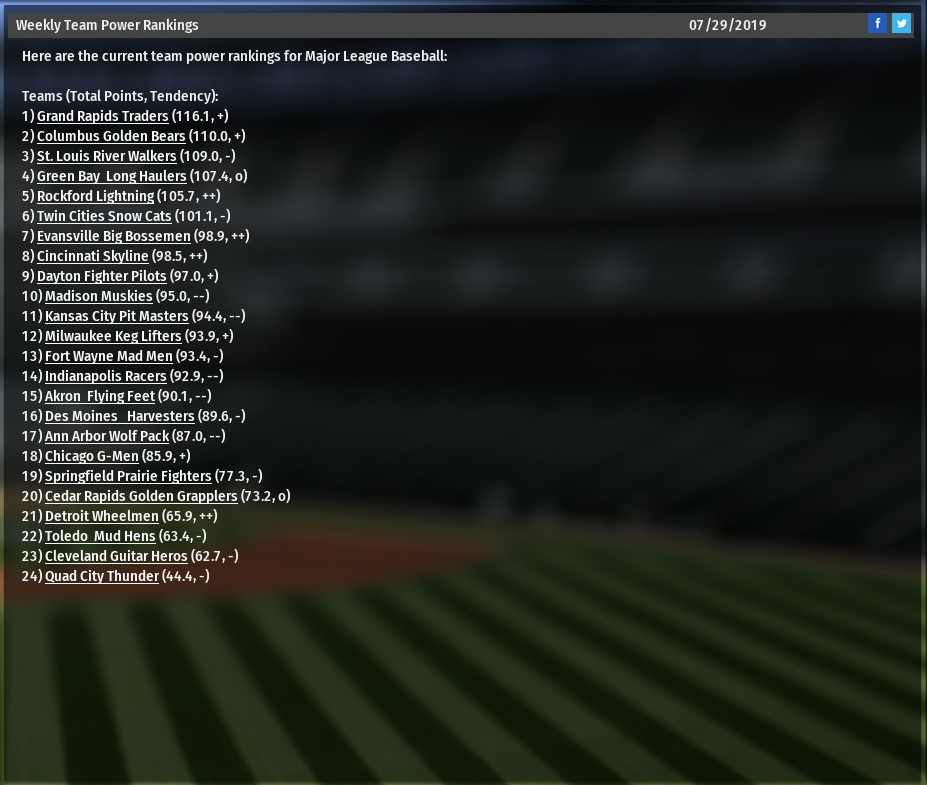Screen dimensions: 927x785
Task: Choose Dayton Fighter Pilots from the list
Action: point(101,276)
